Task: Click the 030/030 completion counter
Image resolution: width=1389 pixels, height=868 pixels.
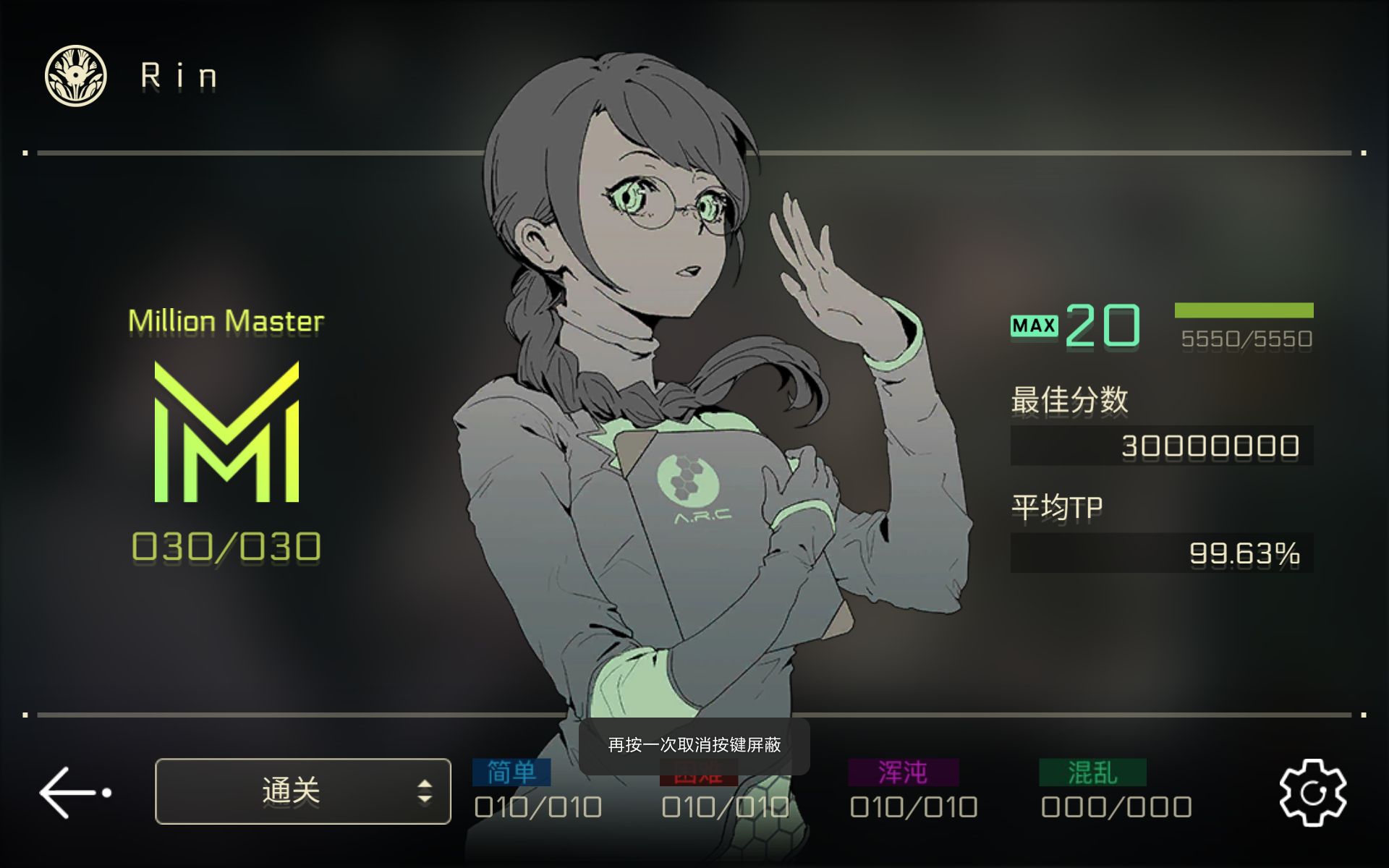Action: pyautogui.click(x=226, y=546)
